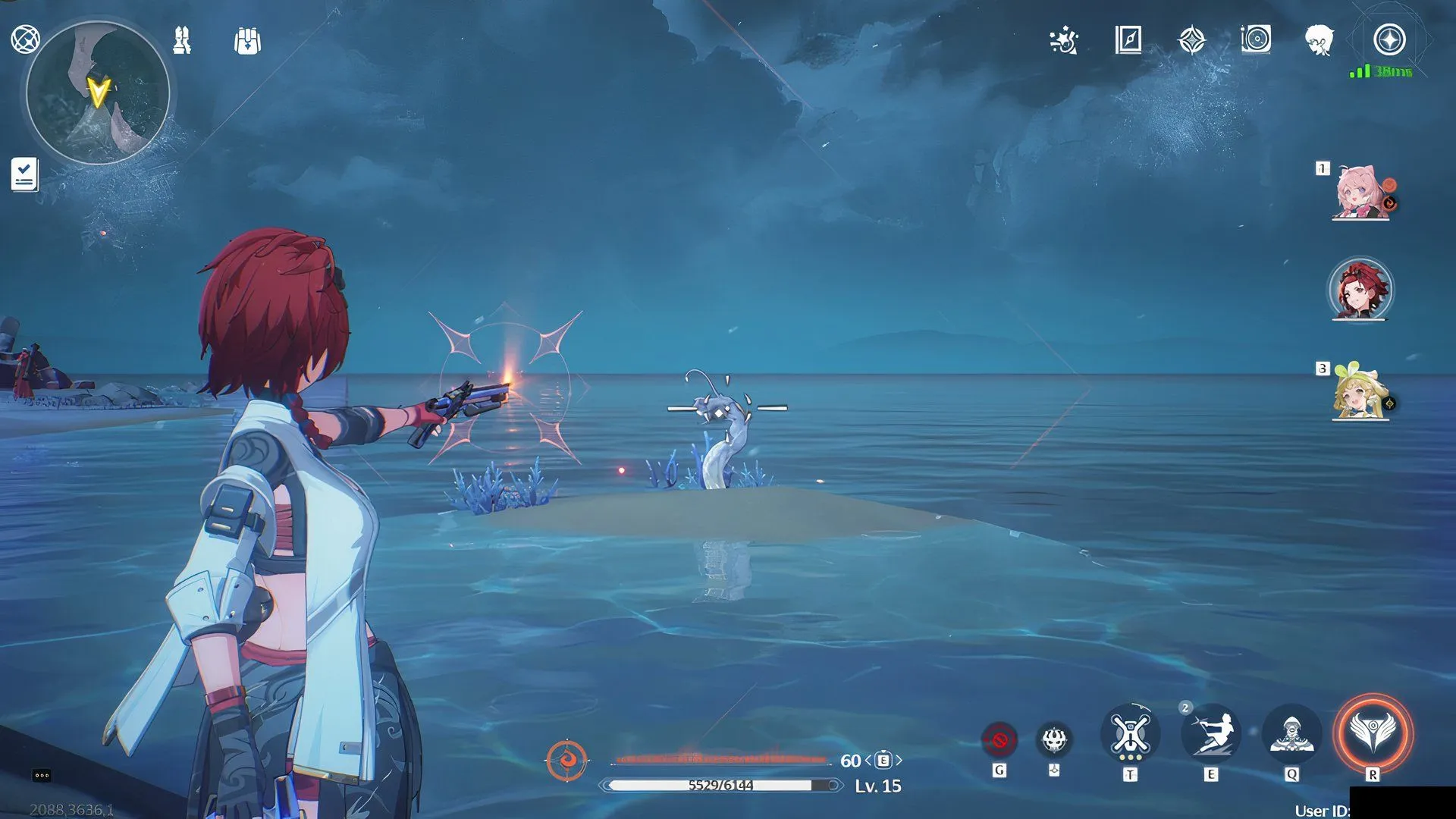
Task: Click the quest tracker clipboard icon
Action: tap(24, 174)
